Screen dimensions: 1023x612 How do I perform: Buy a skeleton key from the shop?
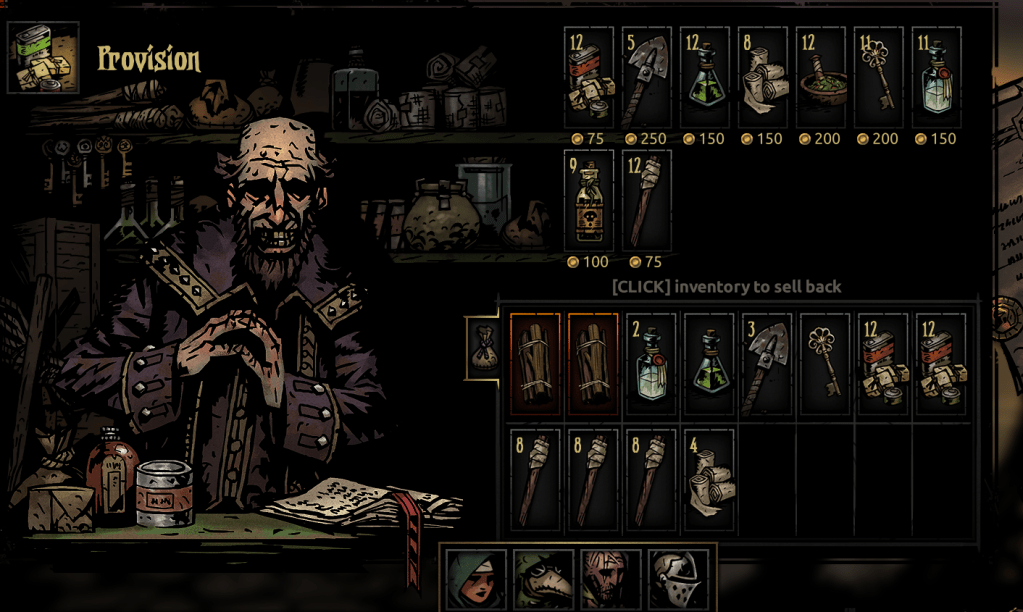(879, 77)
